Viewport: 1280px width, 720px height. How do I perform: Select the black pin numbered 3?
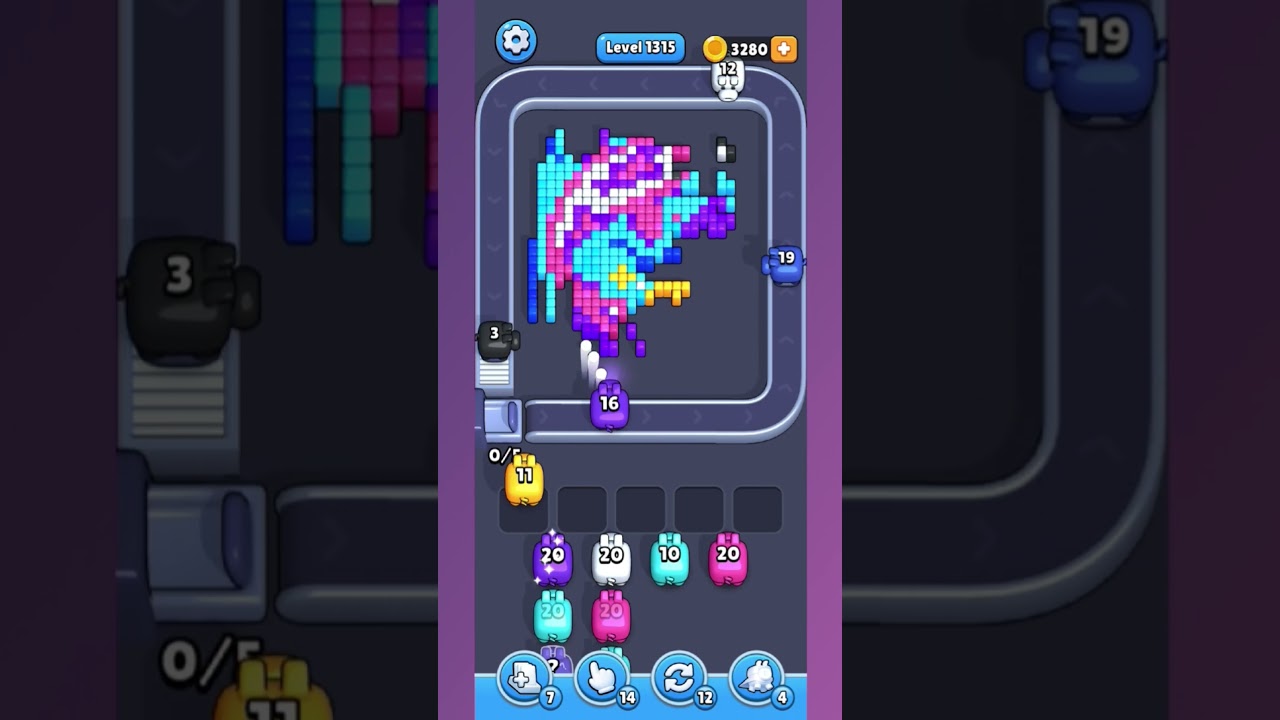496,340
